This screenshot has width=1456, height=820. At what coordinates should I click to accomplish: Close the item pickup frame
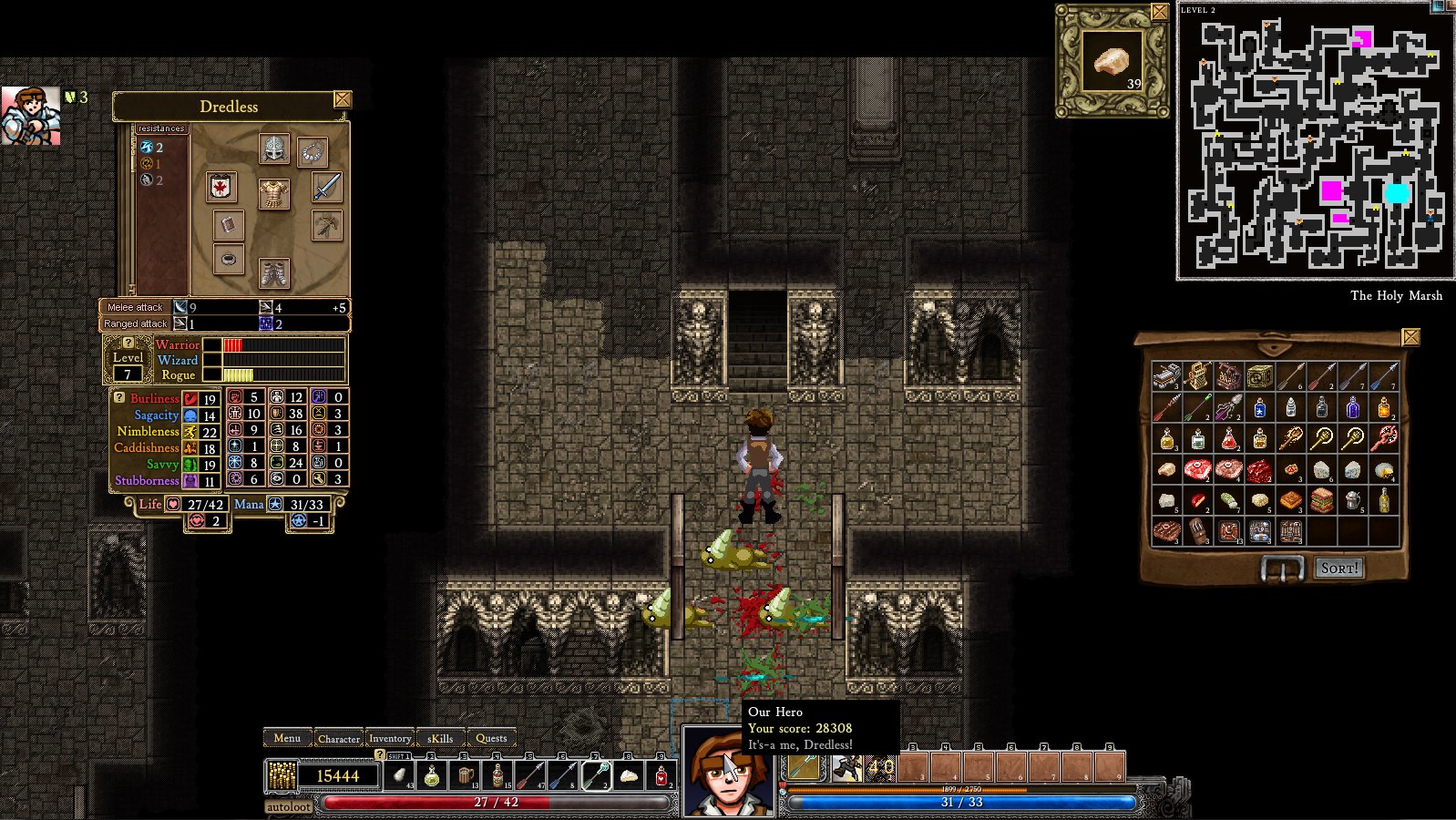coord(1159,12)
